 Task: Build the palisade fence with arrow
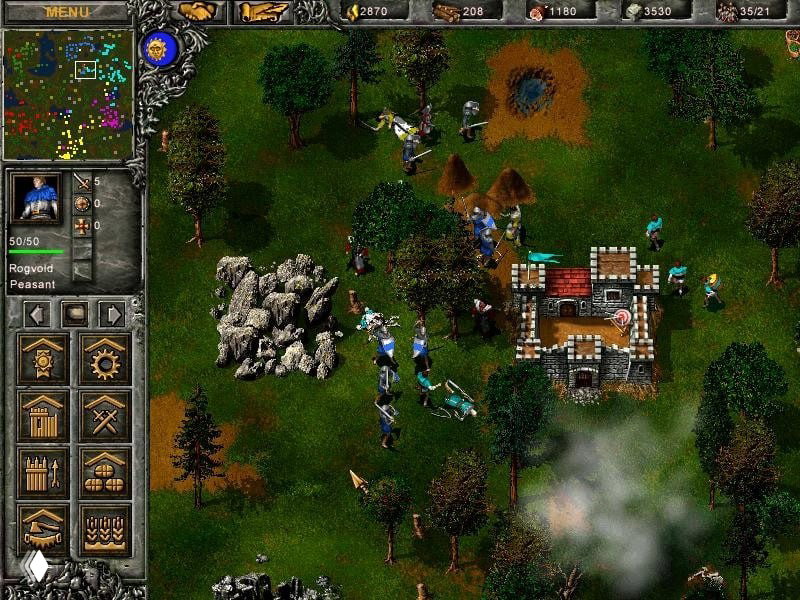tap(44, 472)
